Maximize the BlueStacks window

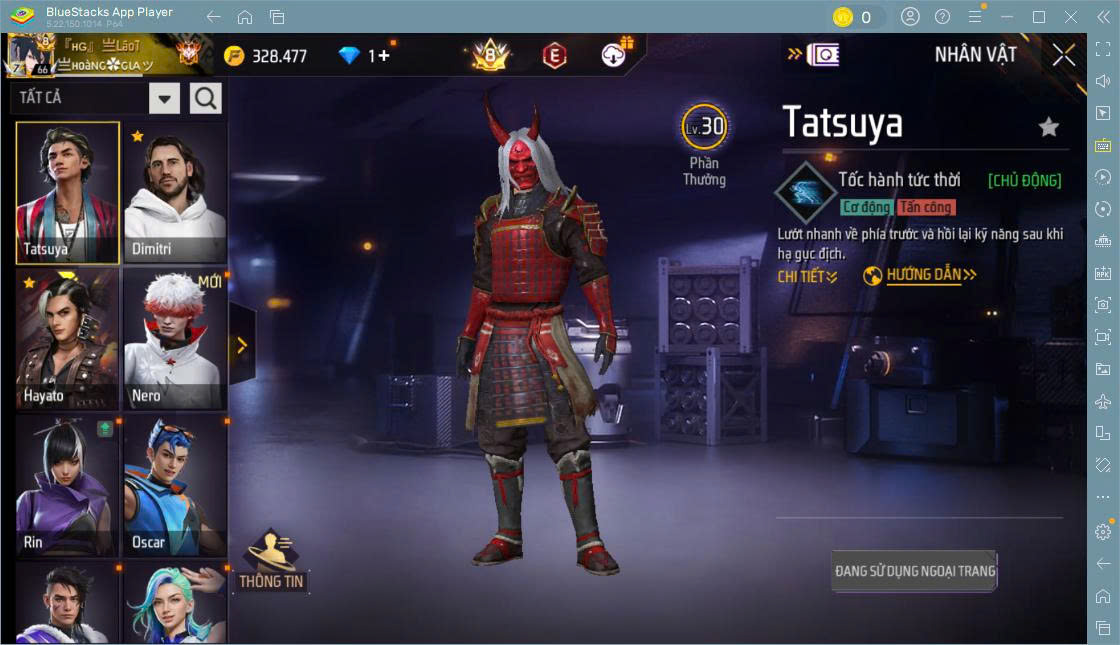pos(1039,17)
